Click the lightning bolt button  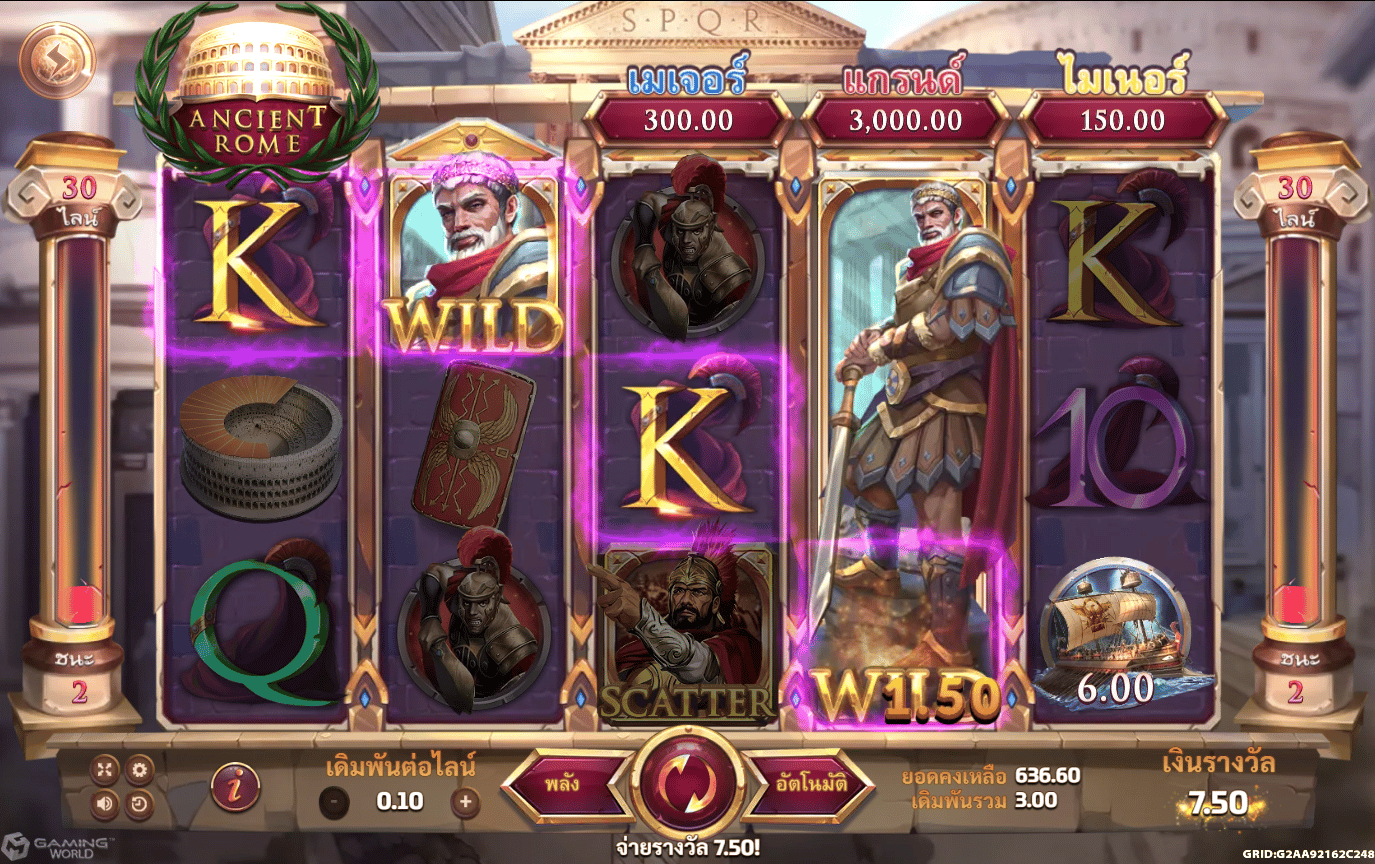[x=56, y=59]
